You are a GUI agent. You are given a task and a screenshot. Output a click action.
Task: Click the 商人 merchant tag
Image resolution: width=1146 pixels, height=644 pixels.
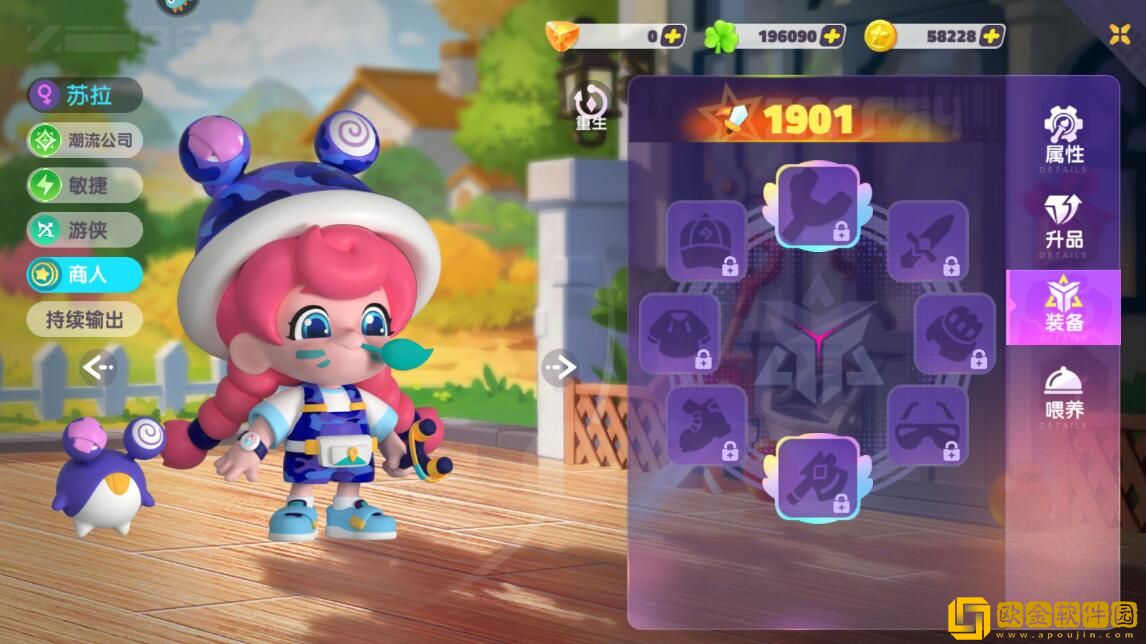pyautogui.click(x=85, y=275)
